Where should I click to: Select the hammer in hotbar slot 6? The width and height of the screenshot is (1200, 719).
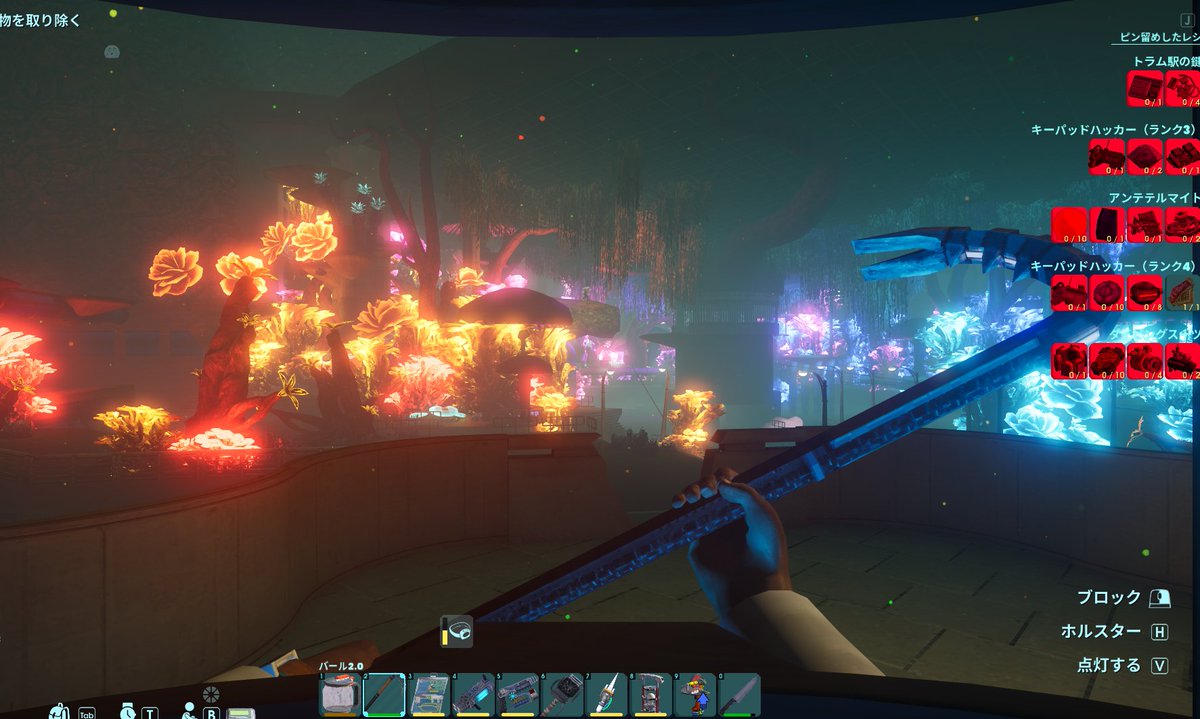point(562,693)
